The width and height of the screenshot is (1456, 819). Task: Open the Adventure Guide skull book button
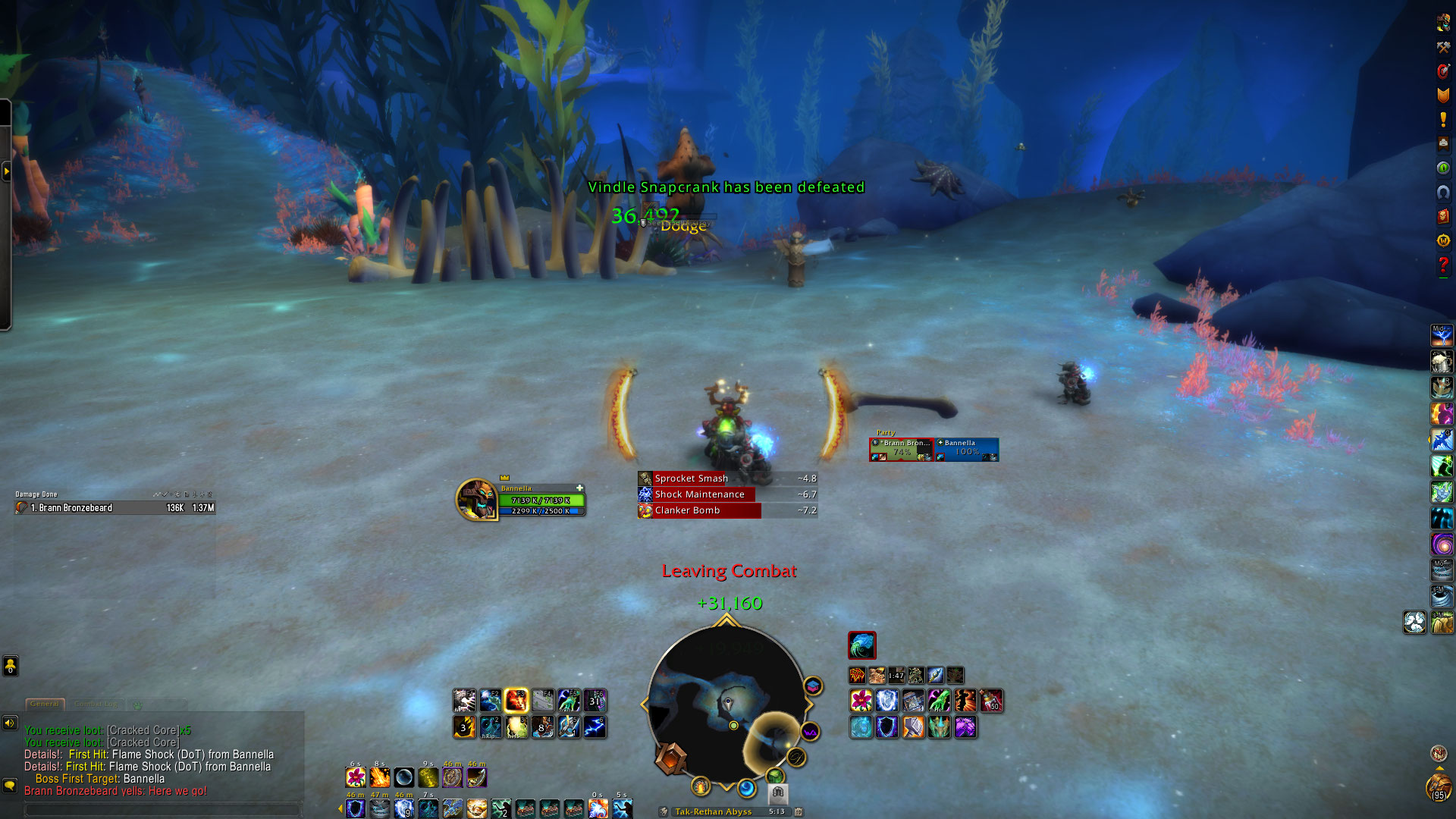point(1443,216)
